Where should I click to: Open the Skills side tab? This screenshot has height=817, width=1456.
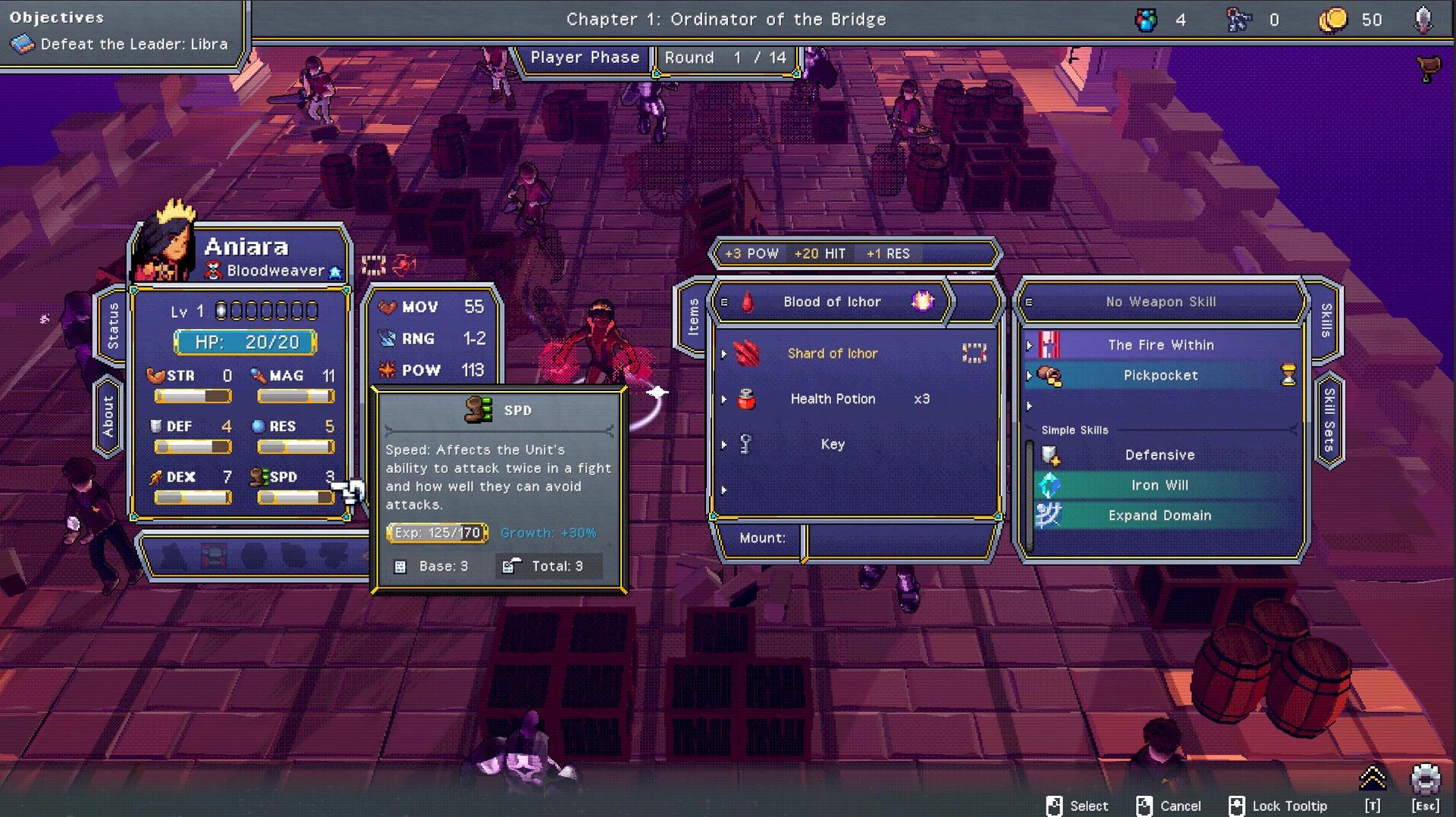1326,320
